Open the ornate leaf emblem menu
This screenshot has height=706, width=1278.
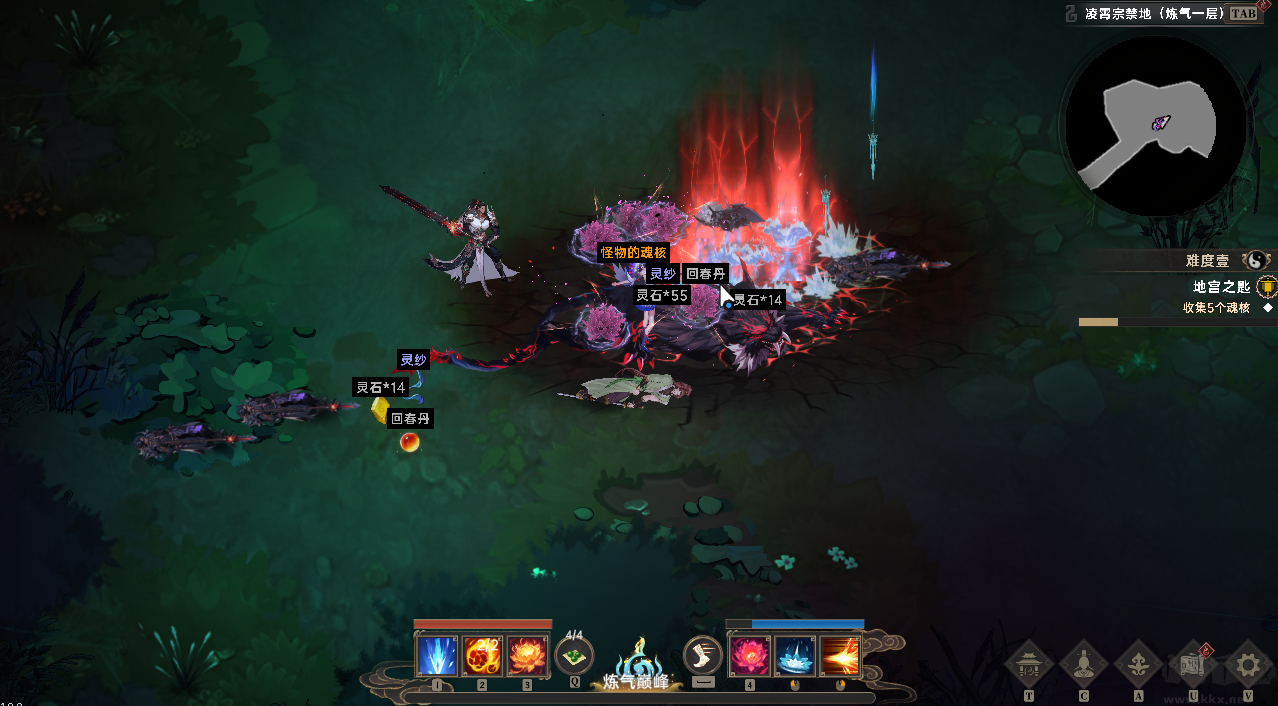1138,664
